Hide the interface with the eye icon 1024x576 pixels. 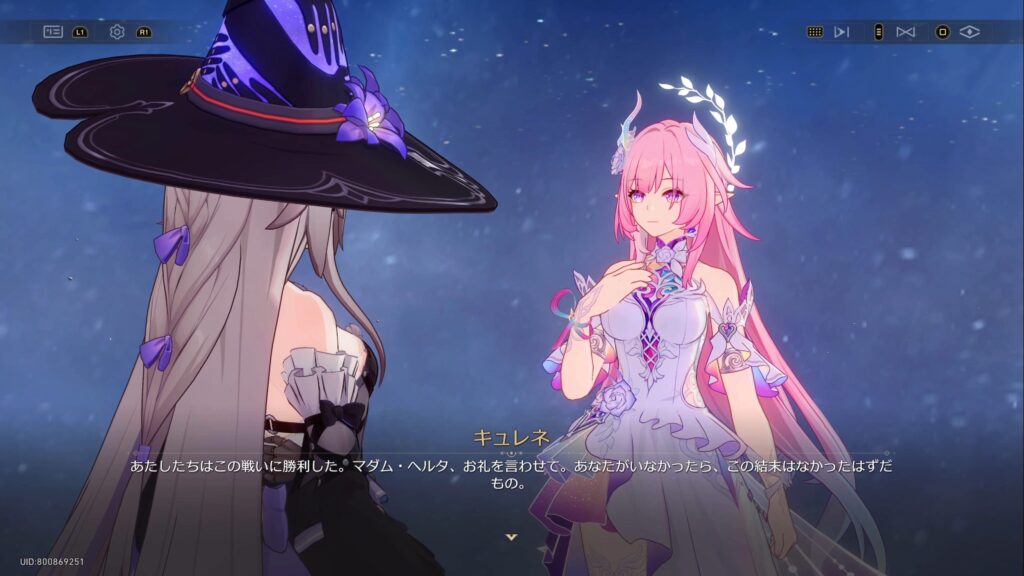tap(969, 32)
